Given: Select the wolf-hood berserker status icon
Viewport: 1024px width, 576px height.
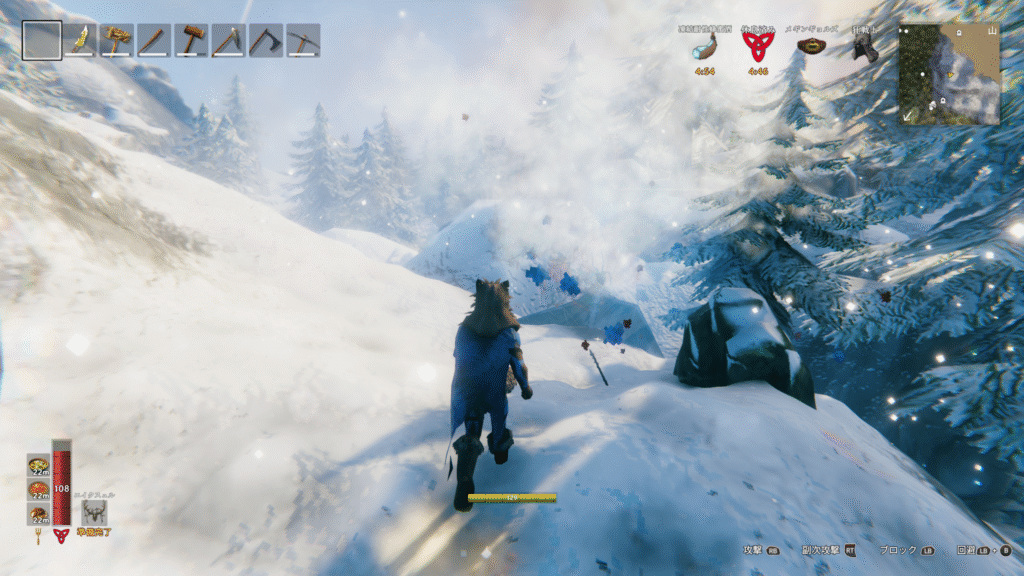Looking at the screenshot, I should [x=865, y=48].
